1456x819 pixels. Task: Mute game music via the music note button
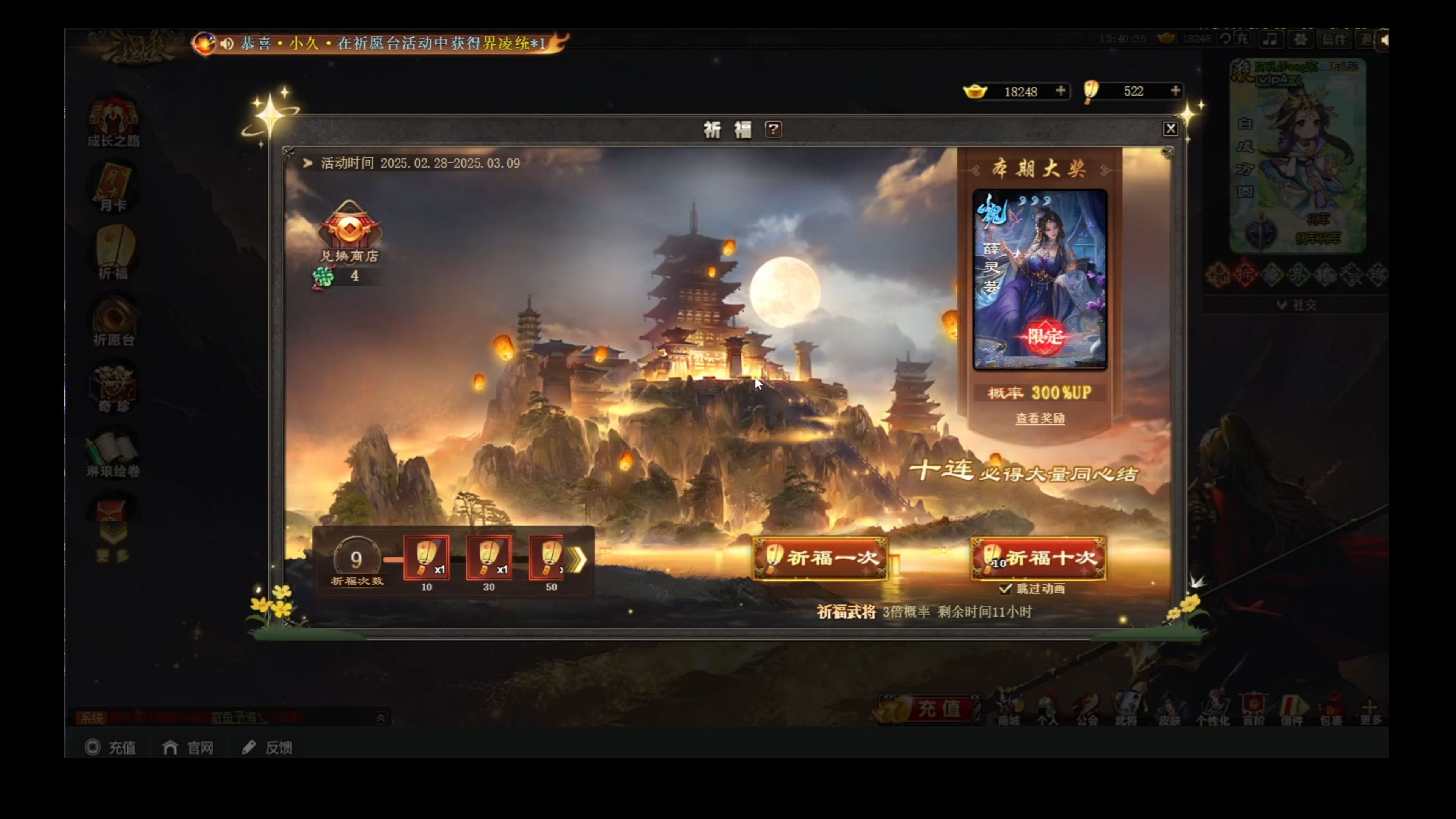tap(1271, 39)
